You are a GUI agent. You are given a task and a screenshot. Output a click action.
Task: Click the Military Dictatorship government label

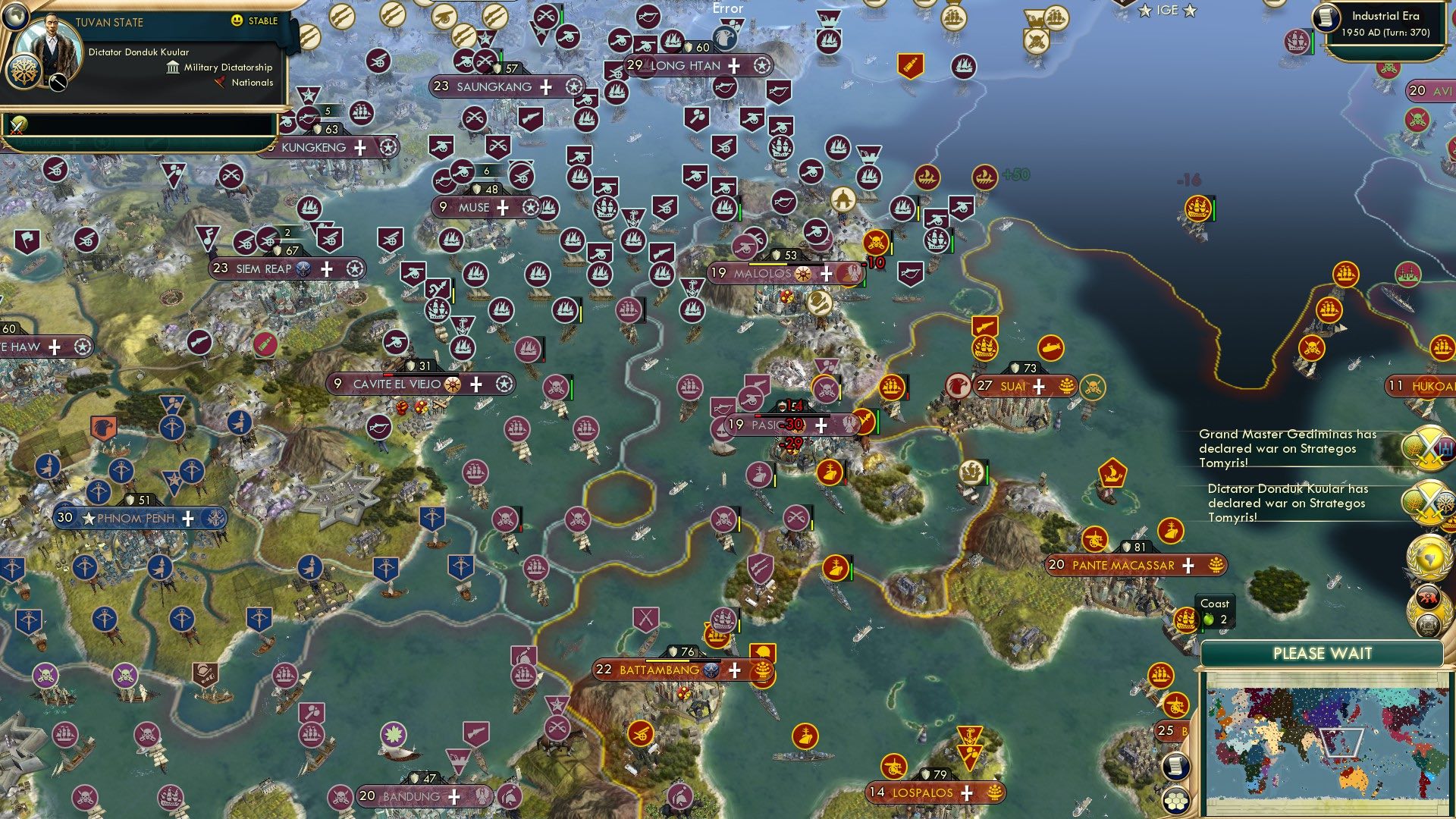point(227,67)
